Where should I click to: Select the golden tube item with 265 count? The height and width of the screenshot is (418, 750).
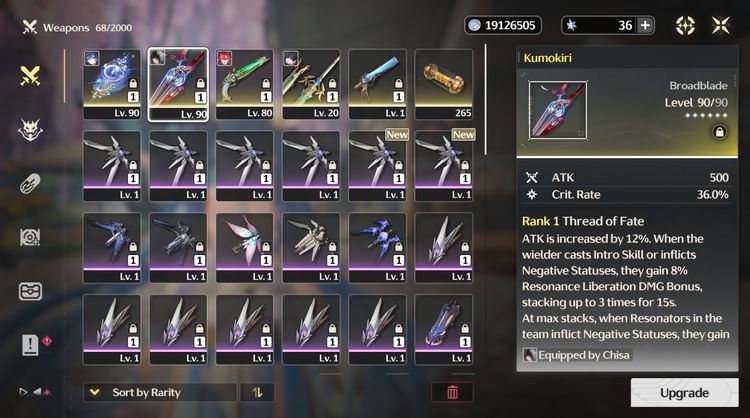click(443, 84)
